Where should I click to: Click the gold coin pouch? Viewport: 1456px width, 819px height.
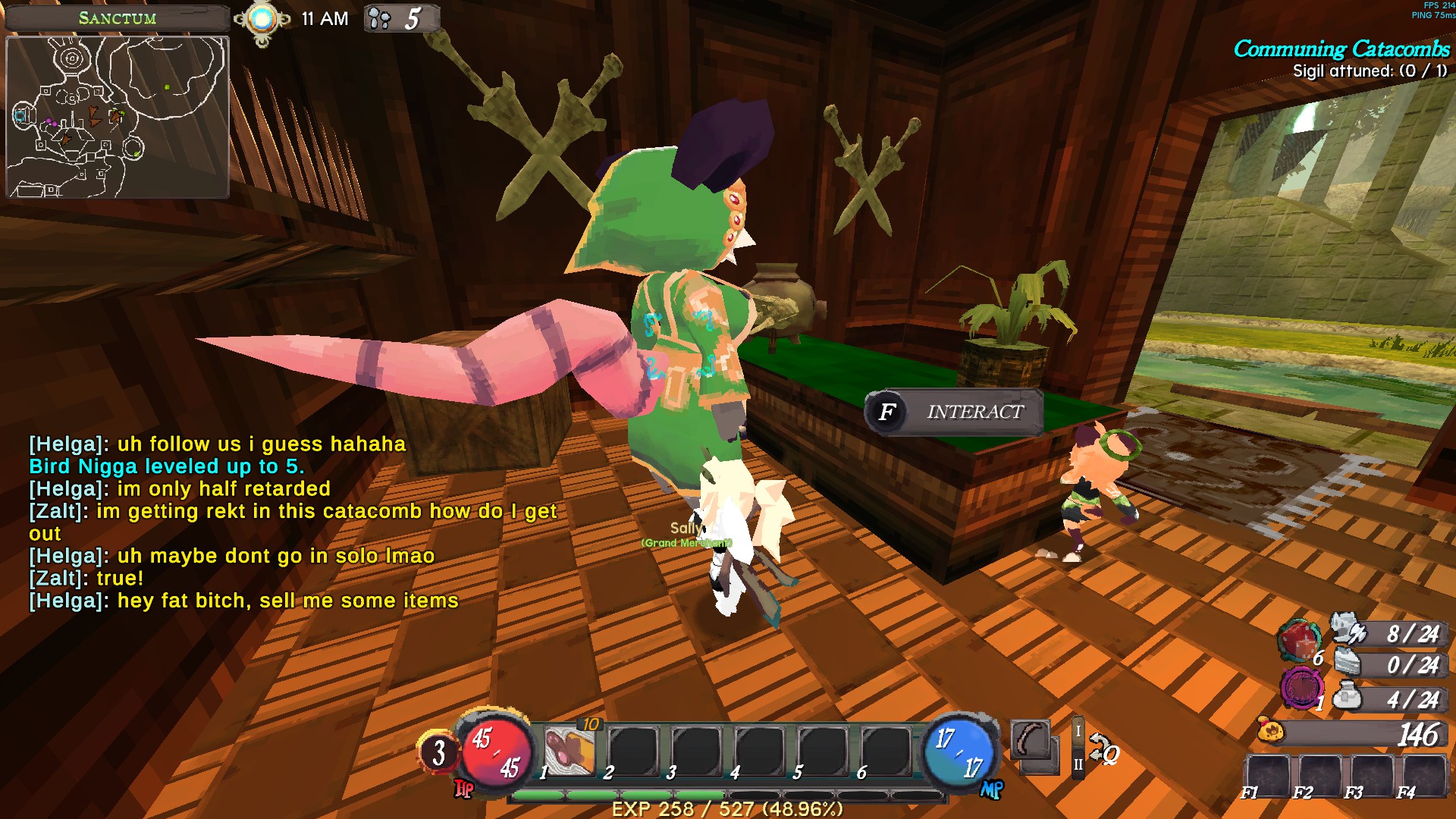[x=1271, y=731]
